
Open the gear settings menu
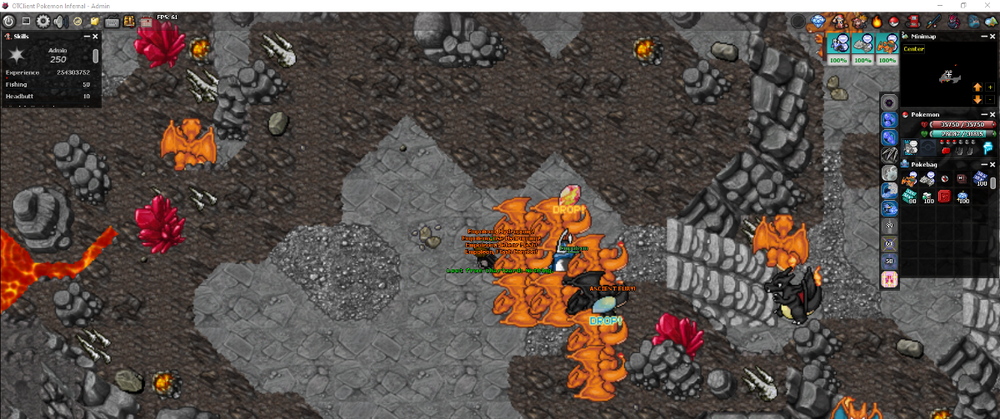click(x=43, y=21)
